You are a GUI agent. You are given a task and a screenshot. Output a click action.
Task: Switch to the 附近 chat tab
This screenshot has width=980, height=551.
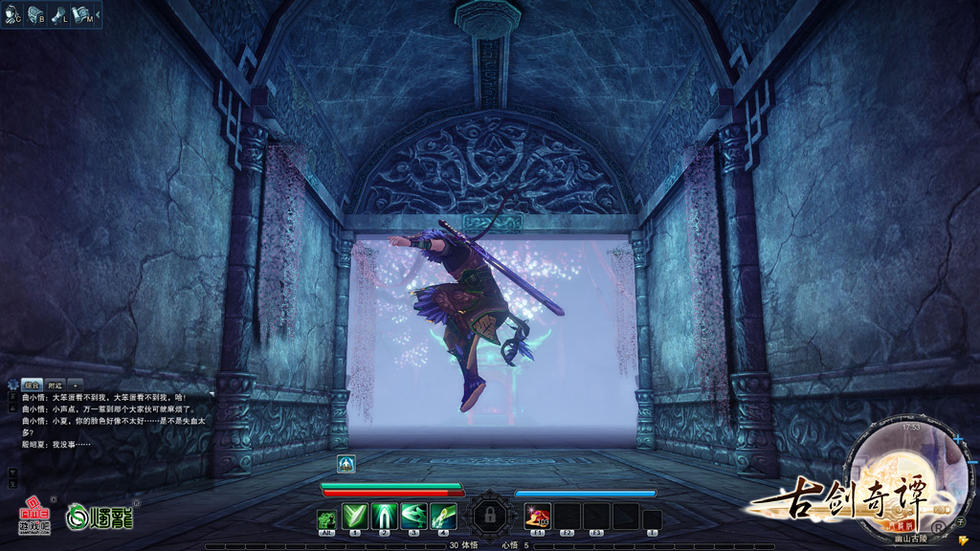coord(54,384)
